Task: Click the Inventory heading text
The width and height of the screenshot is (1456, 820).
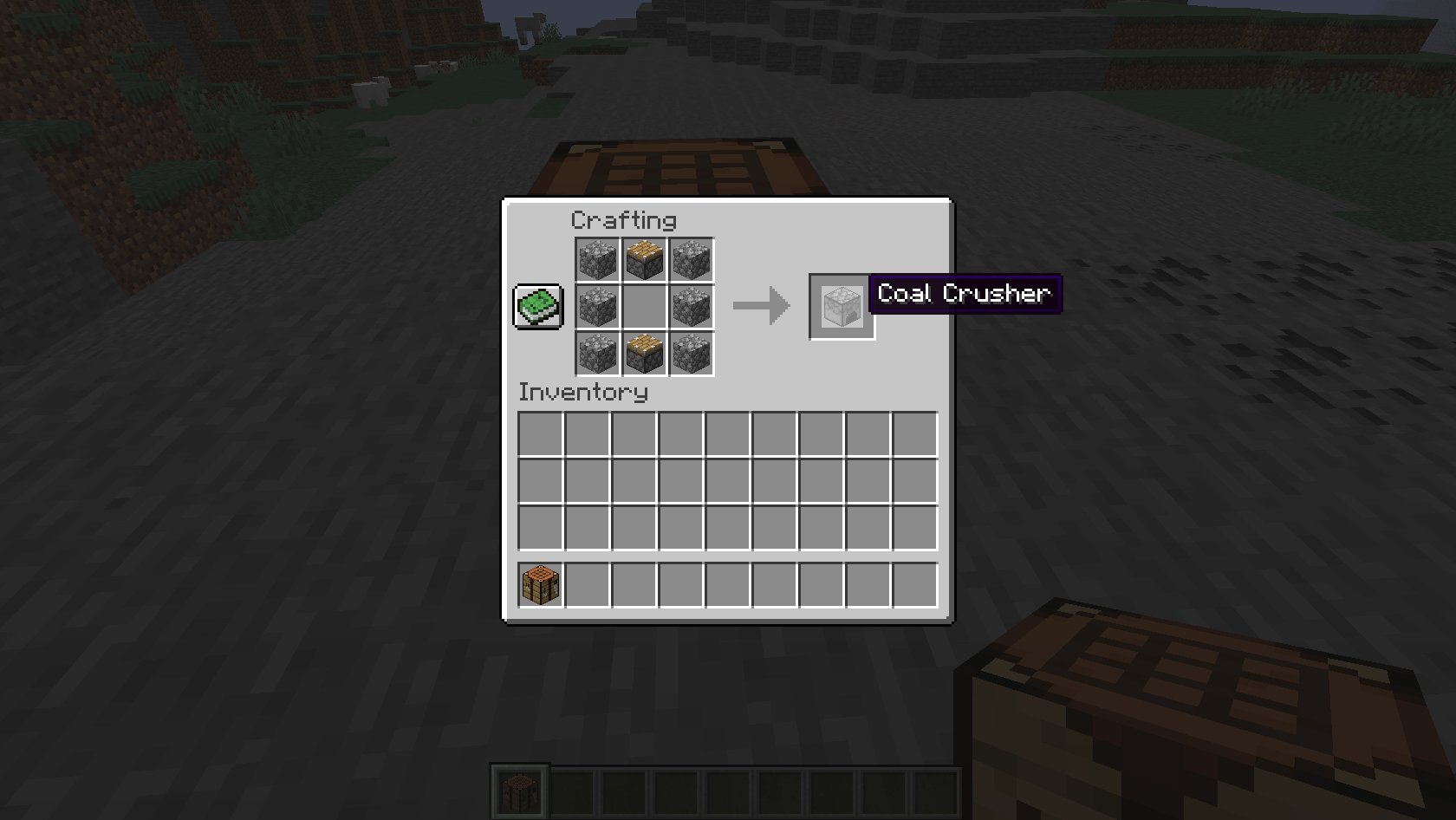Action: (x=582, y=392)
